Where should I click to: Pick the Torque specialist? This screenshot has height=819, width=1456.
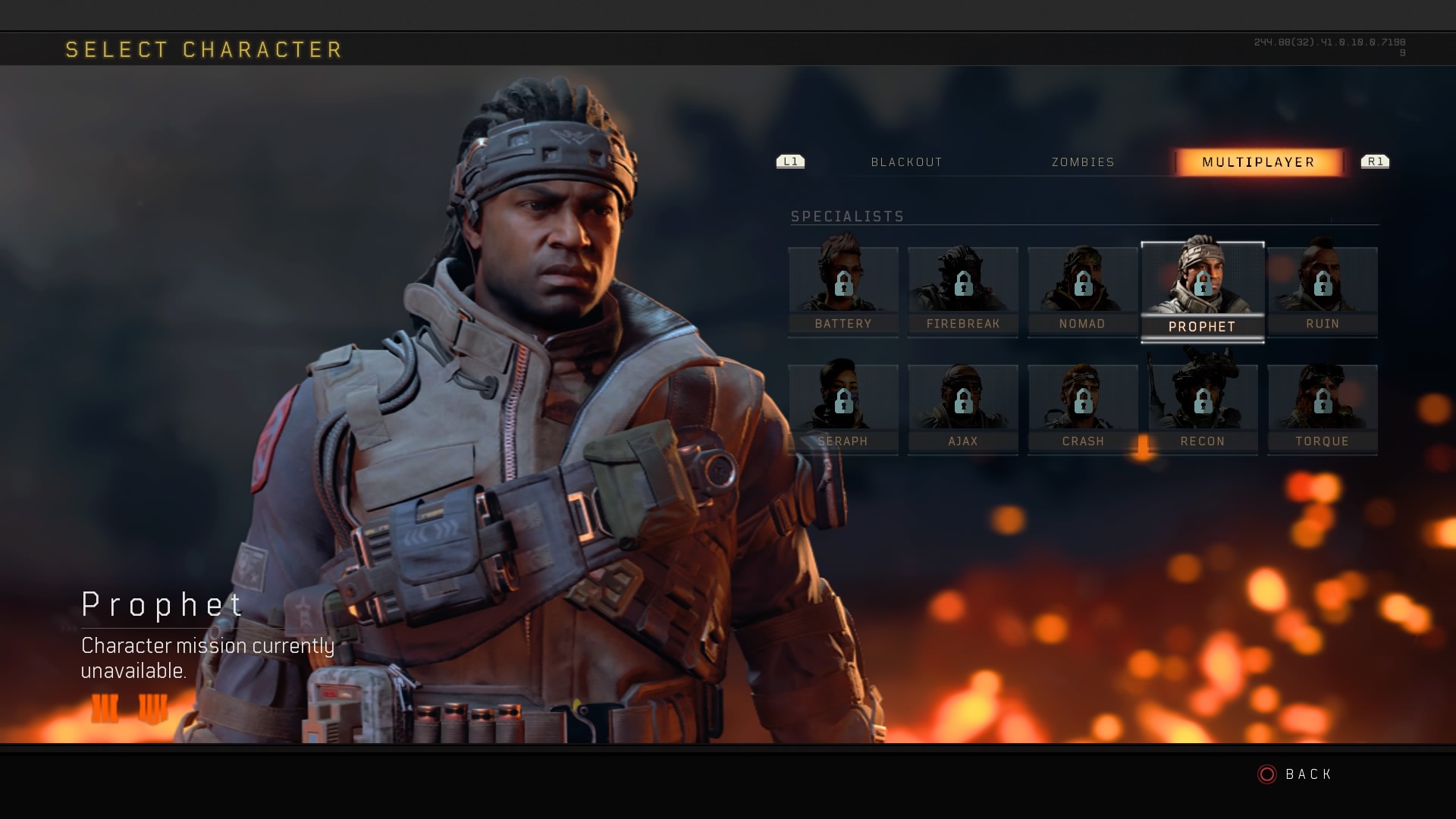click(1323, 409)
